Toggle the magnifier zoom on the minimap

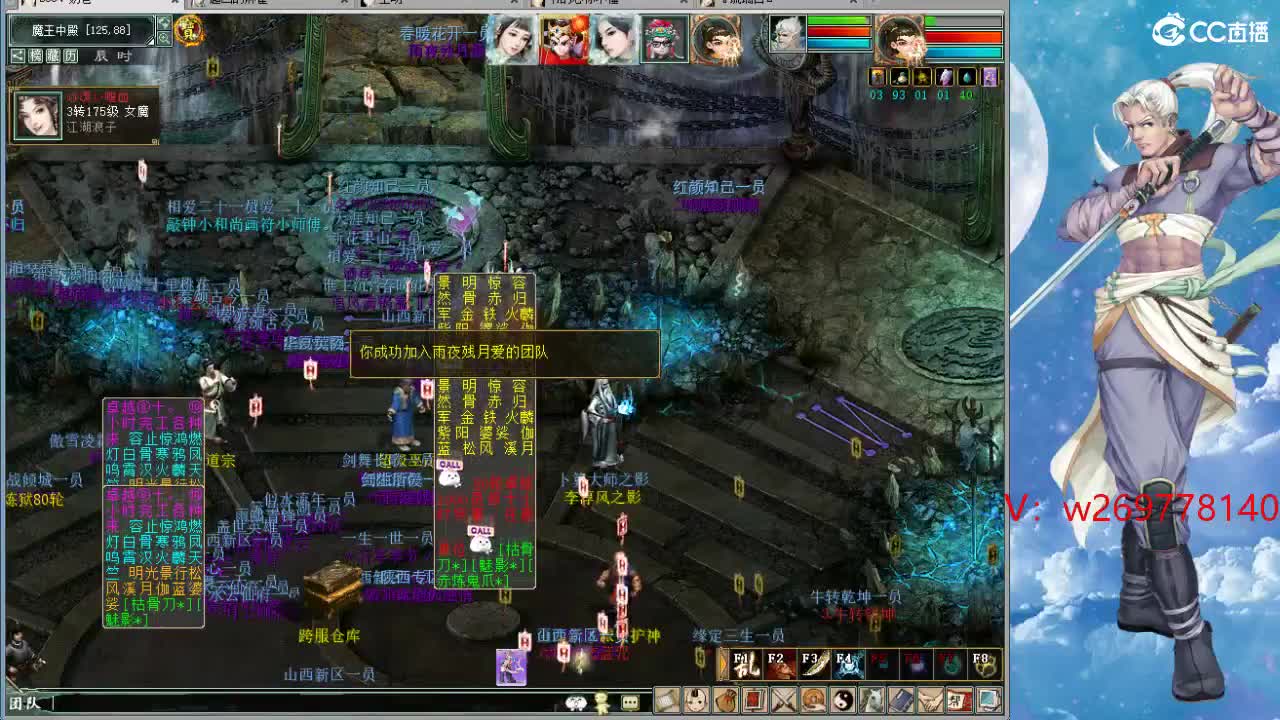point(165,39)
